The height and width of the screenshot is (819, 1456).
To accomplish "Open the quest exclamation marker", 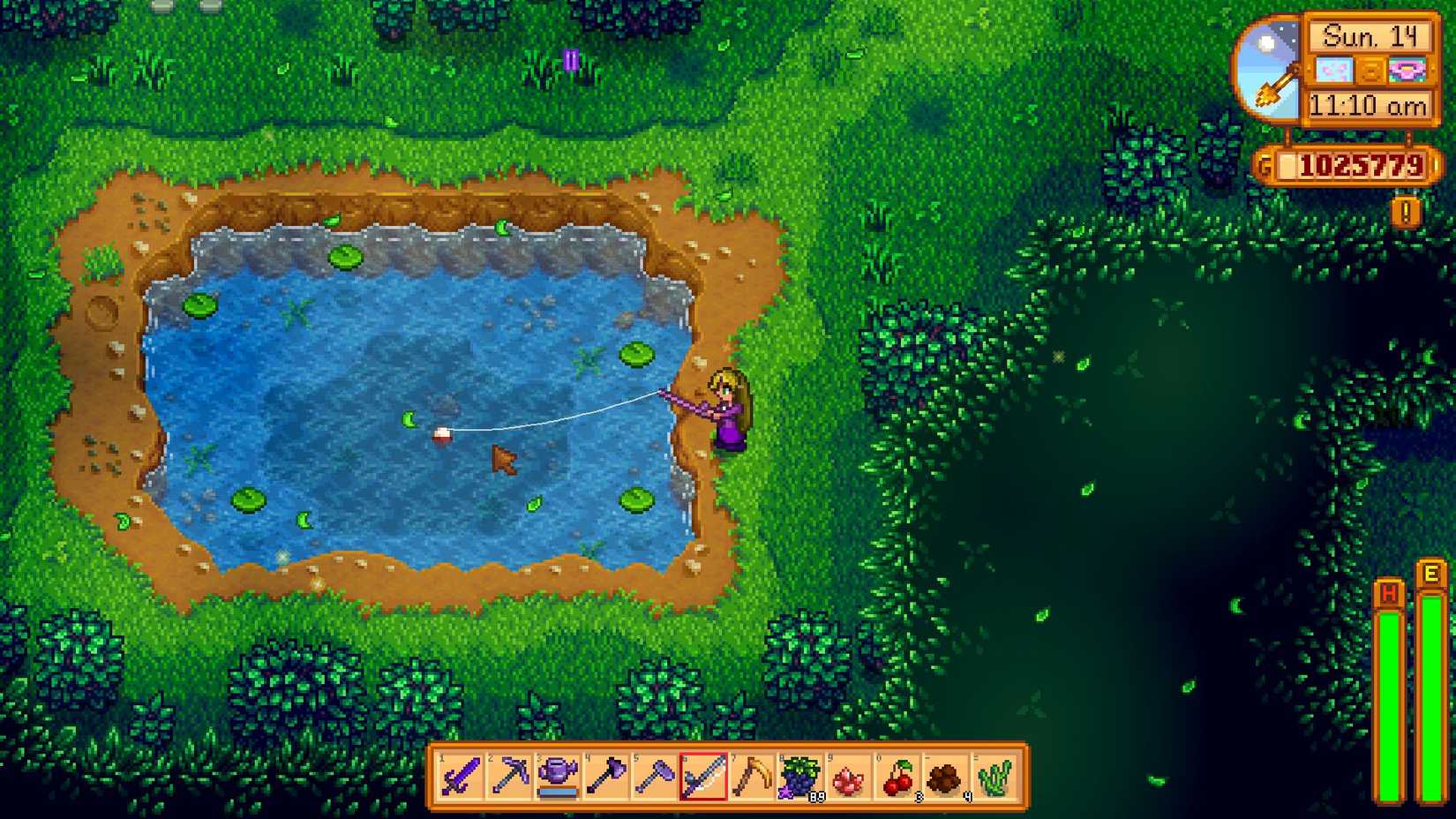I will 1405,210.
